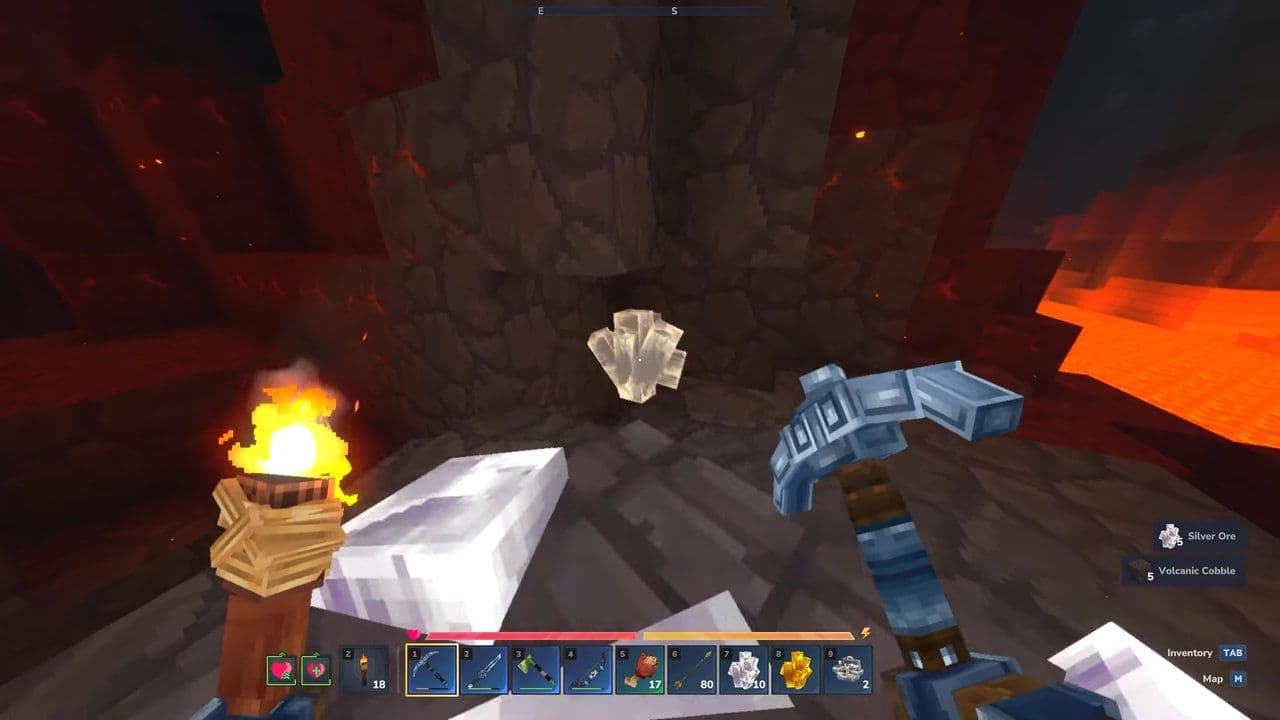Select the pickaxe in hotbar slot 1

coord(432,670)
